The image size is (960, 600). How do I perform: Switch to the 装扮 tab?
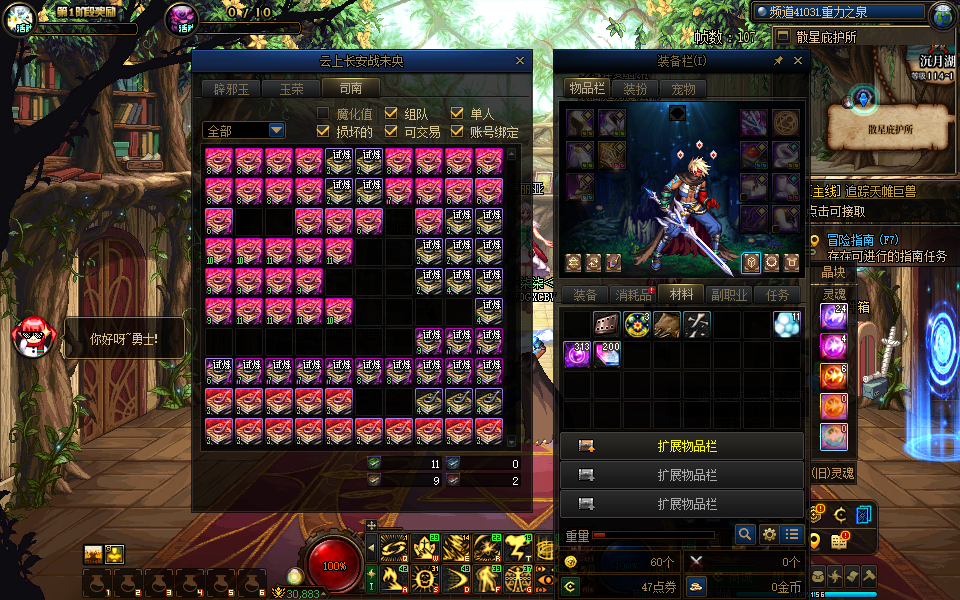tap(635, 88)
